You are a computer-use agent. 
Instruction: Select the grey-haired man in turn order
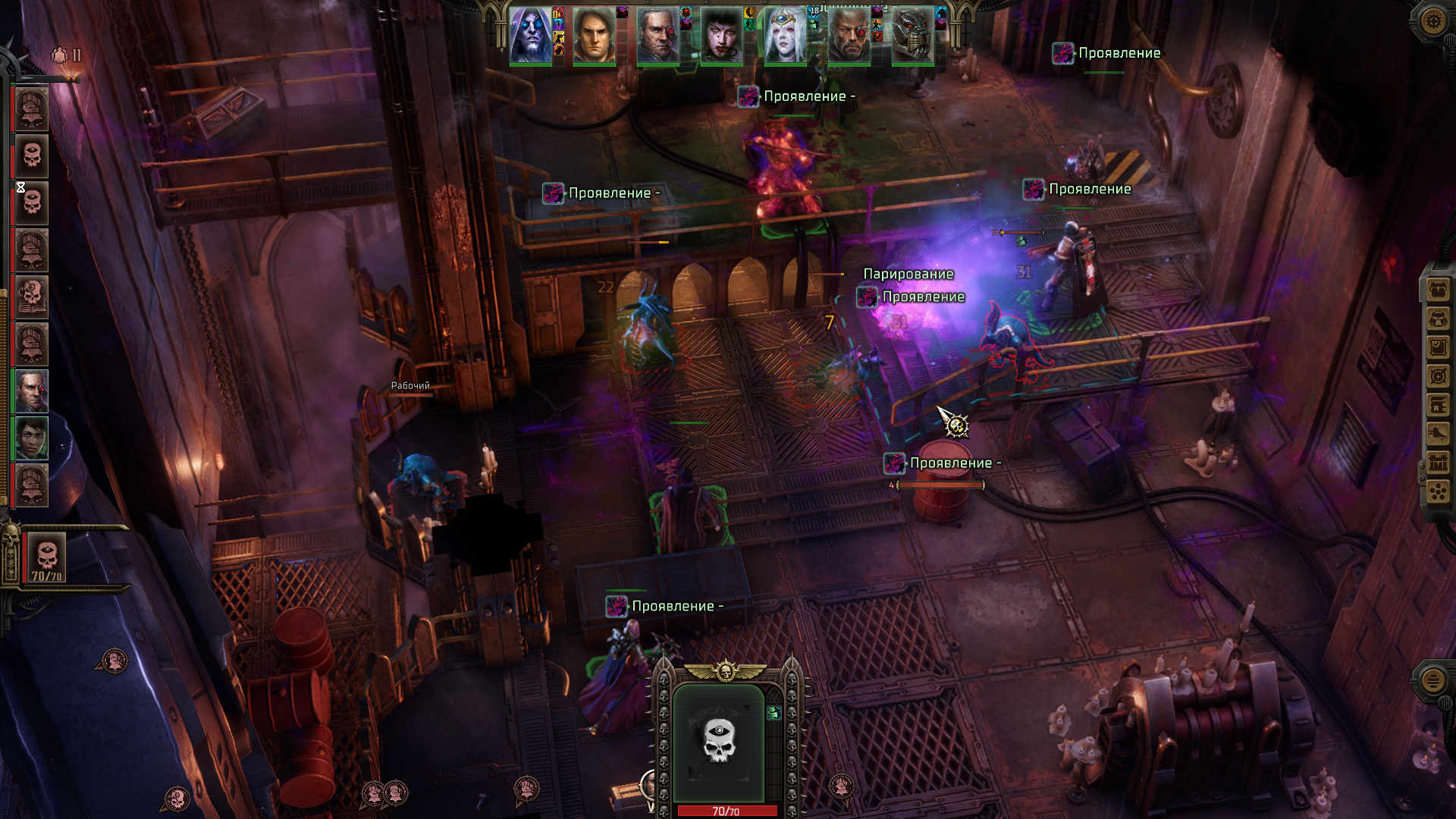pos(32,391)
